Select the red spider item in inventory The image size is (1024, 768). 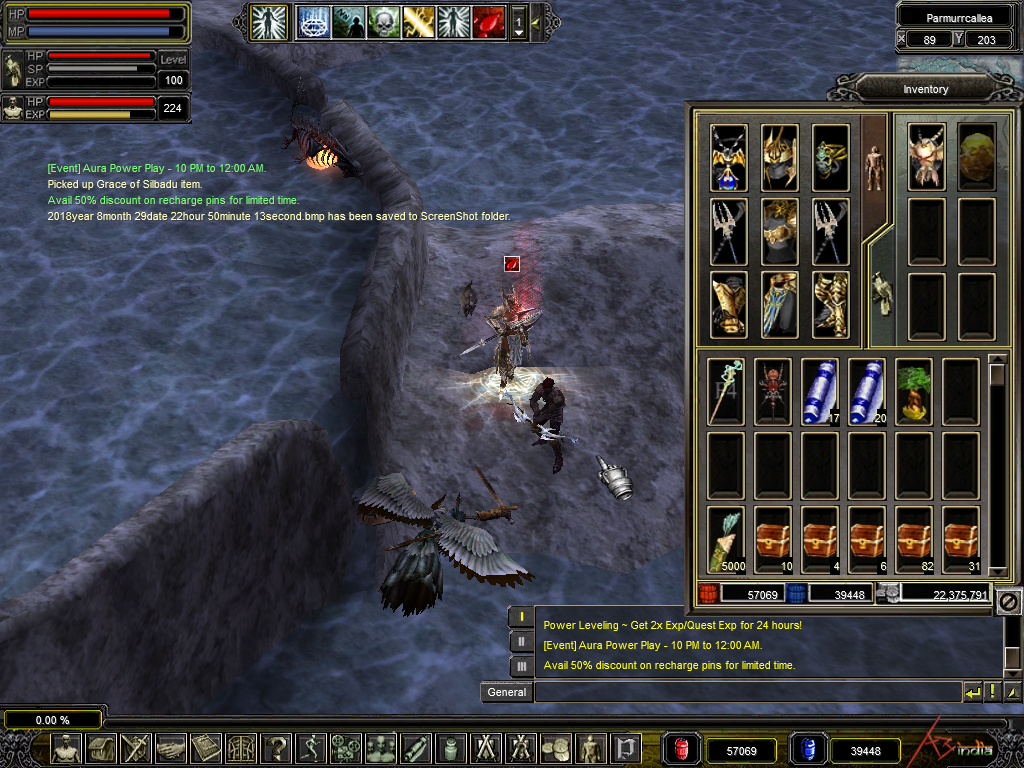point(773,390)
